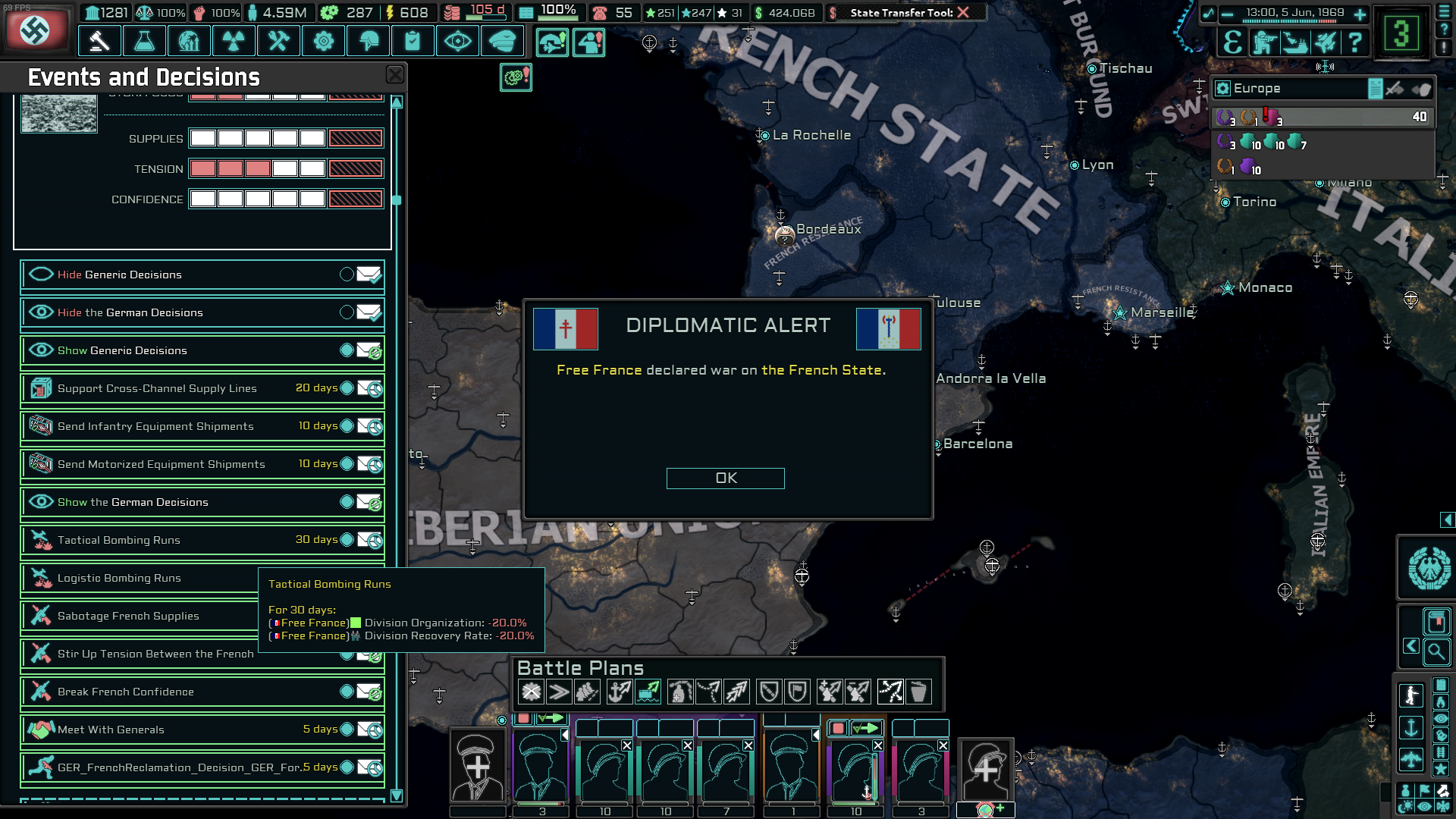
Task: Open the trade and diplomacy globe icon
Action: point(190,41)
